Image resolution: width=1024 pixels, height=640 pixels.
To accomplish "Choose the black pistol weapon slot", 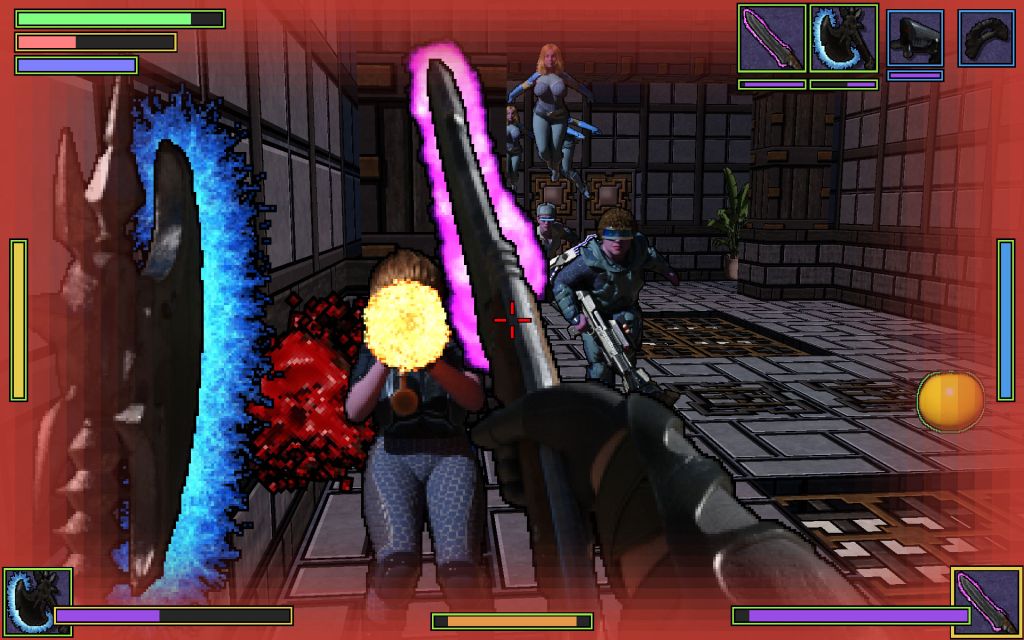I will (915, 39).
